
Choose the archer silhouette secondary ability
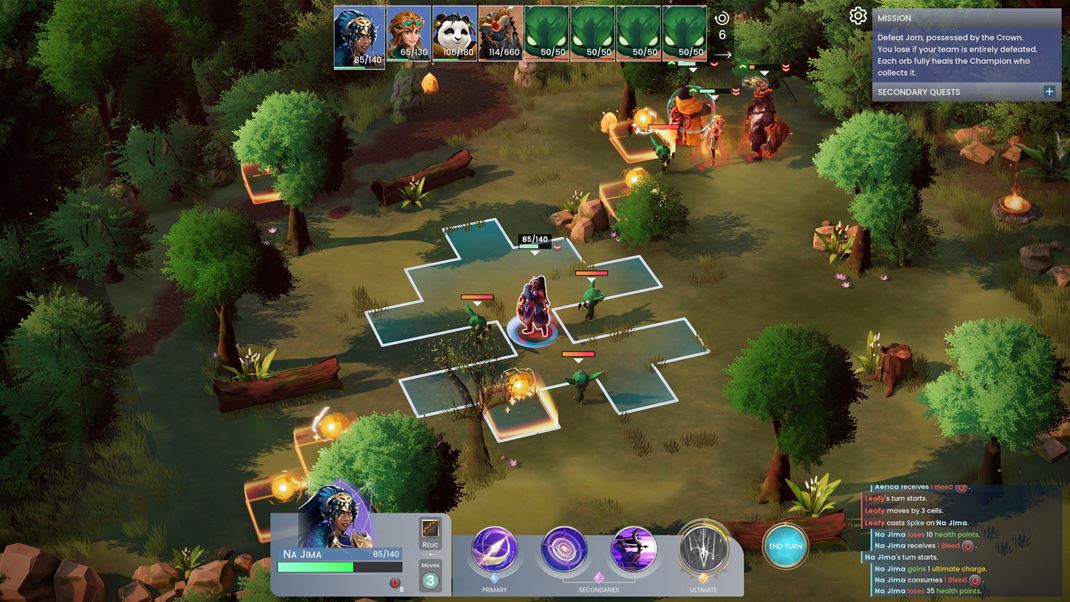pos(633,549)
